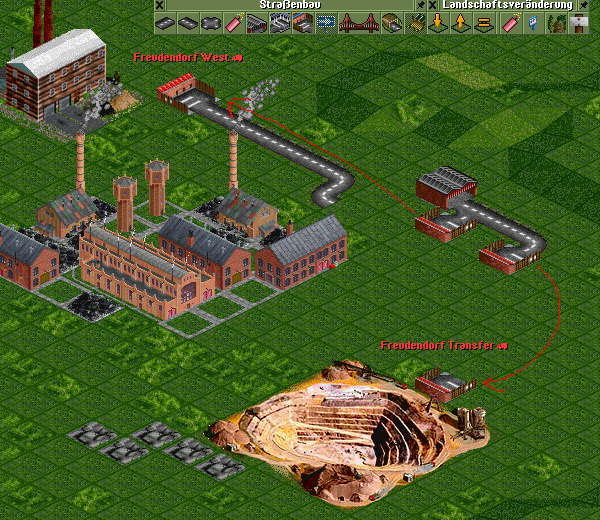Open the tree planting tool
This screenshot has height=520, width=600.
[556, 22]
